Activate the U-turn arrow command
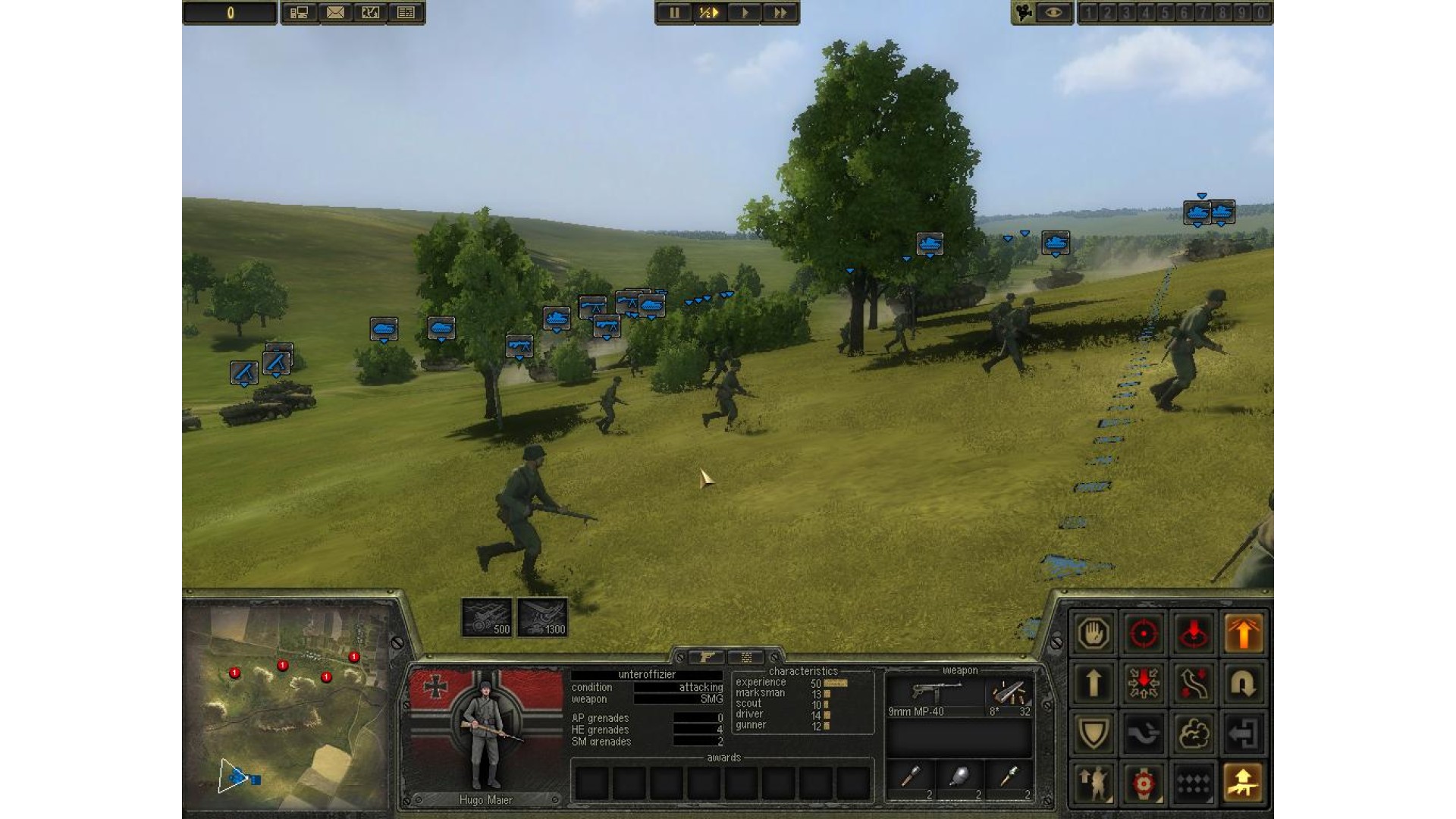The image size is (1456, 819). 1243,684
